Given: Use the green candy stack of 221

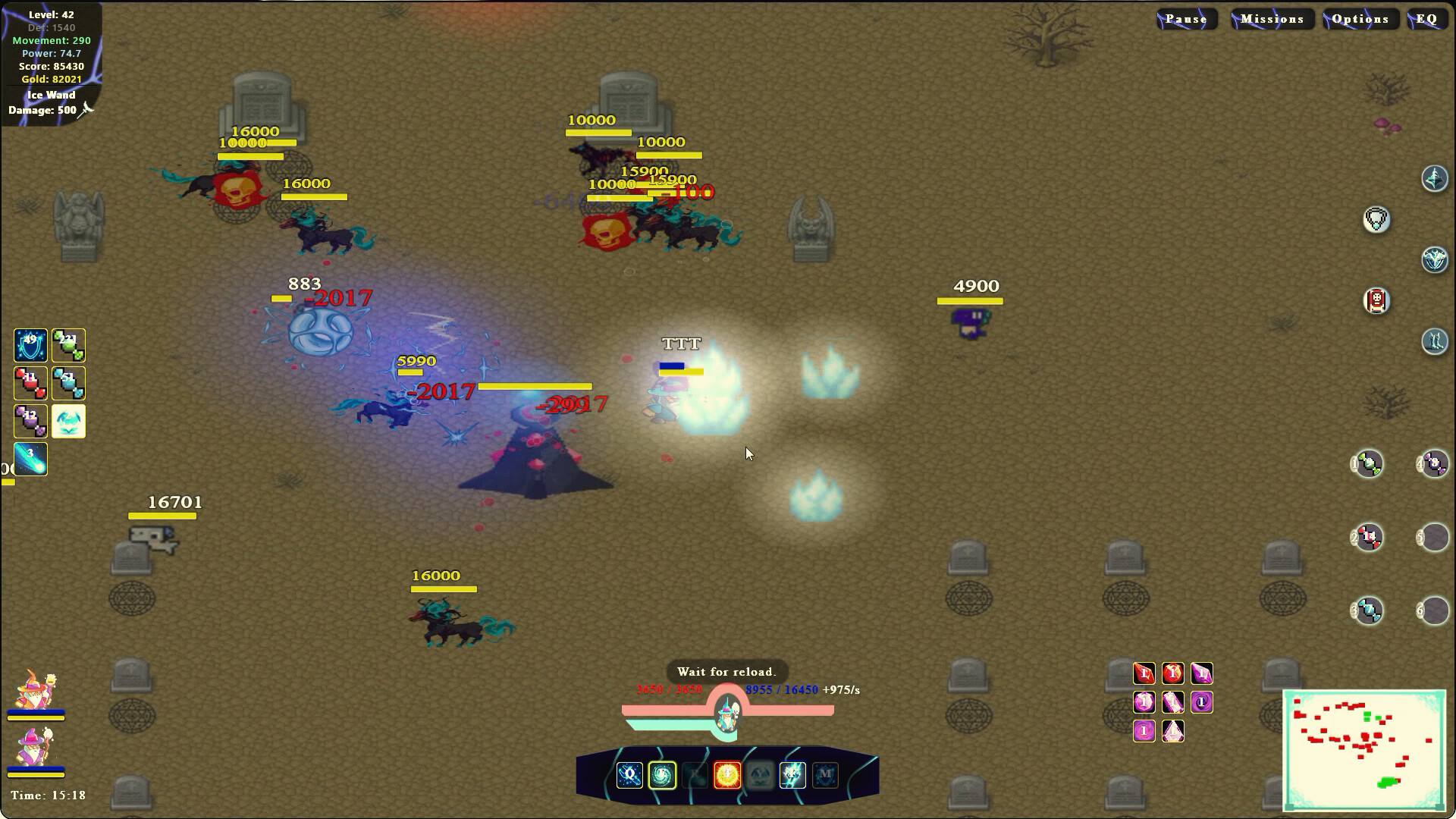Looking at the screenshot, I should coord(68,345).
